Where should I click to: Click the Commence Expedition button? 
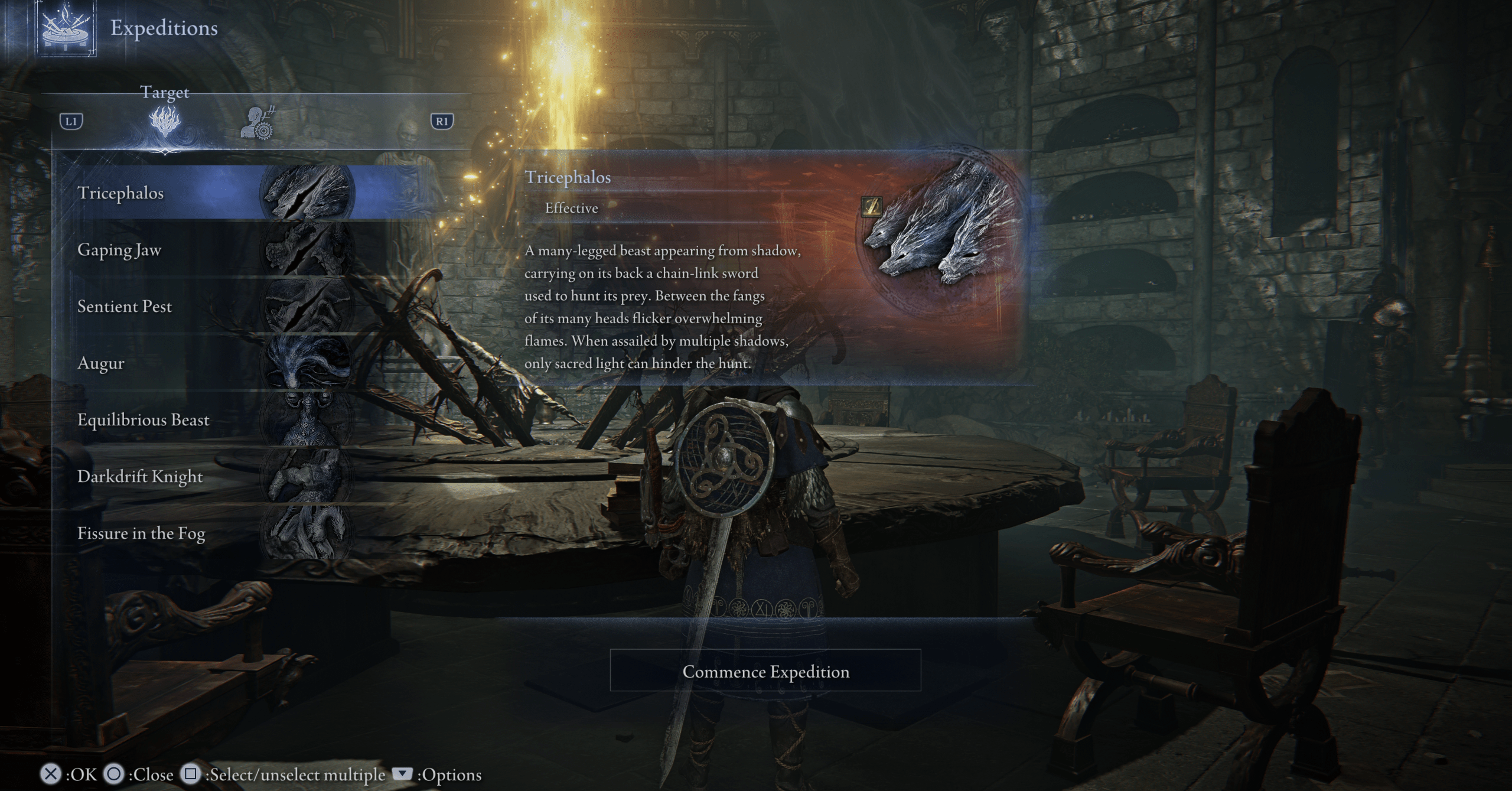[765, 670]
